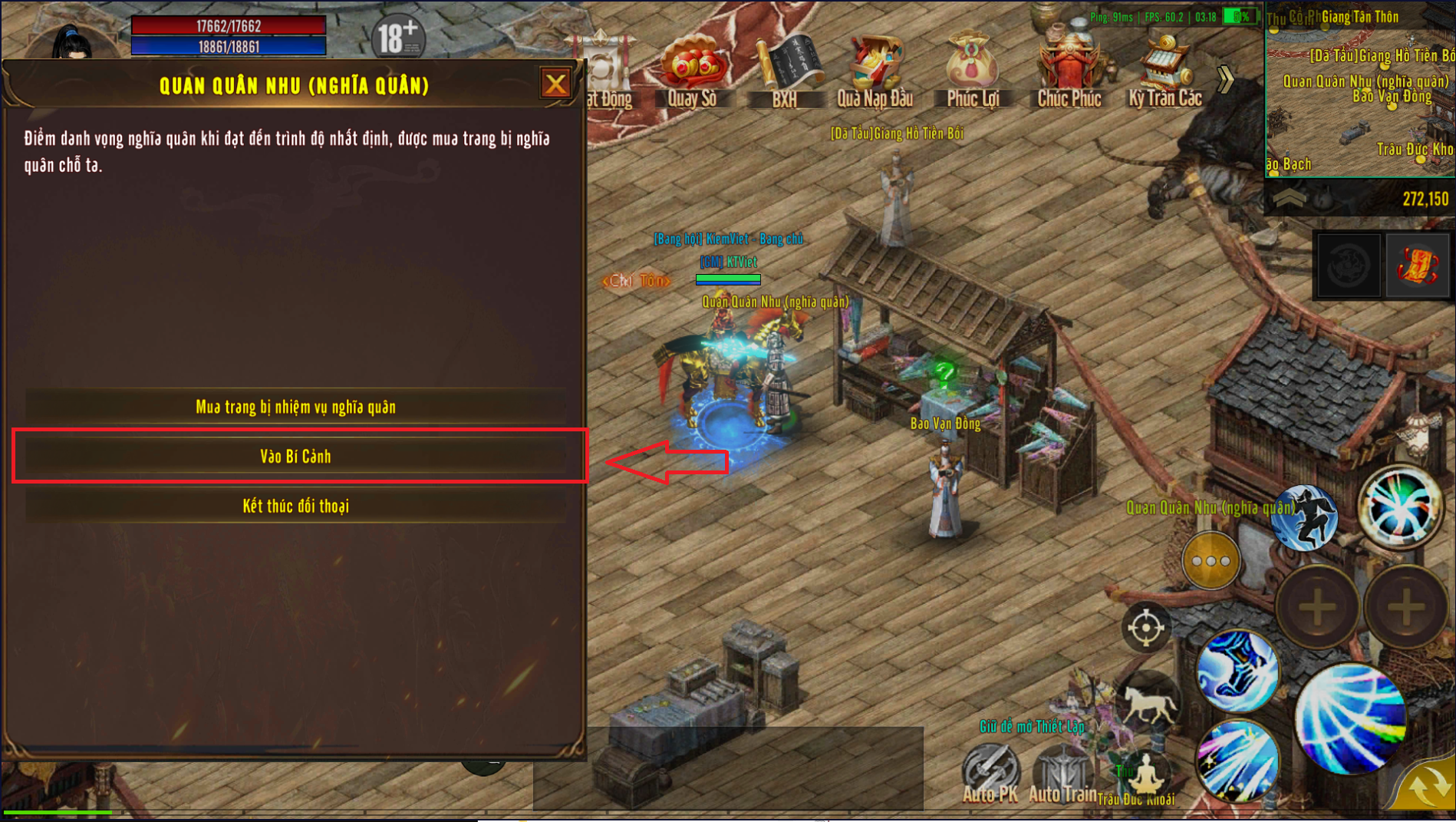Activate the large blue slash attack skill
Image resolution: width=1456 pixels, height=822 pixels.
1352,718
